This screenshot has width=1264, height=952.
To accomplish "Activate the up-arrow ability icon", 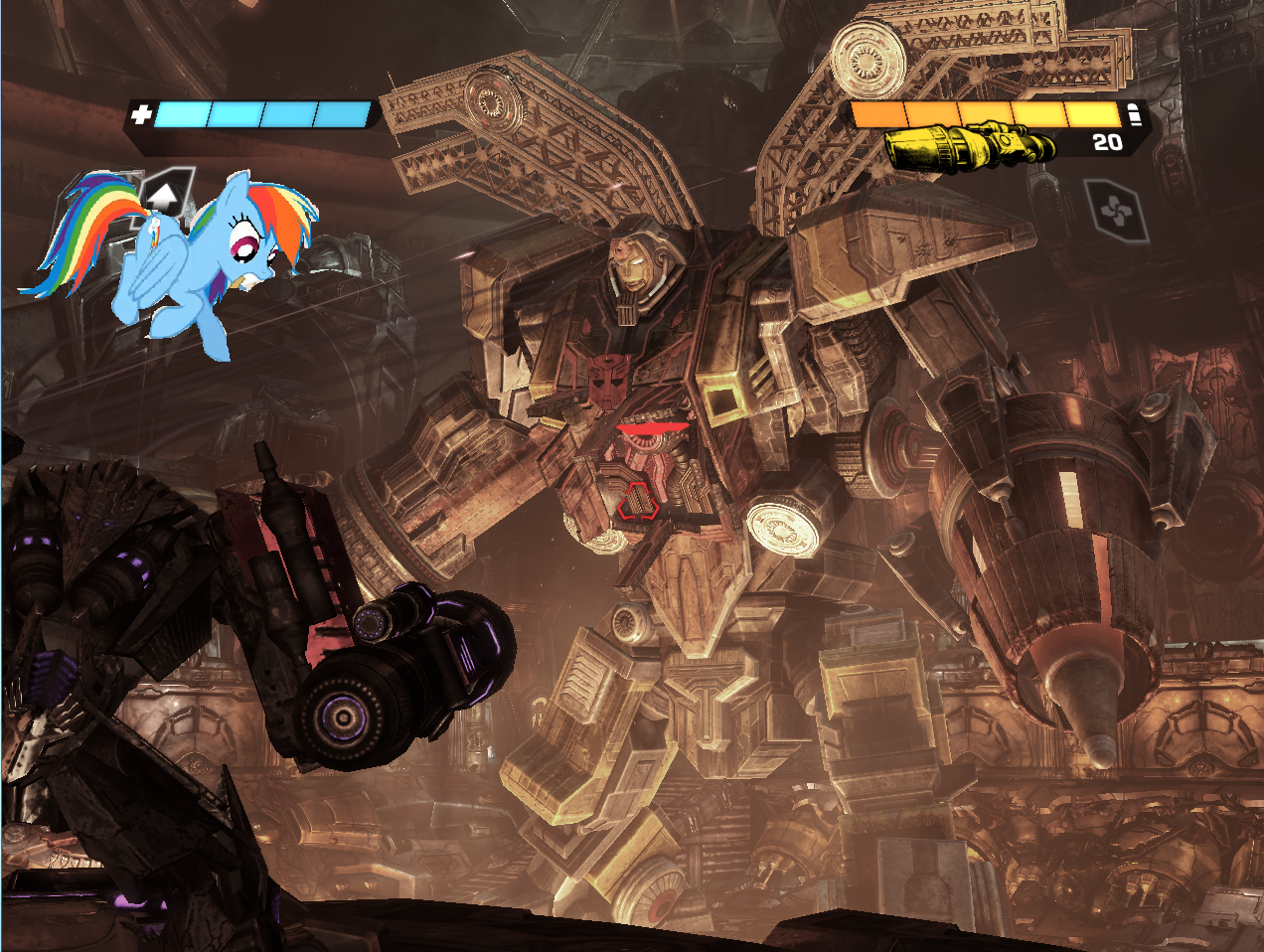I will (163, 195).
